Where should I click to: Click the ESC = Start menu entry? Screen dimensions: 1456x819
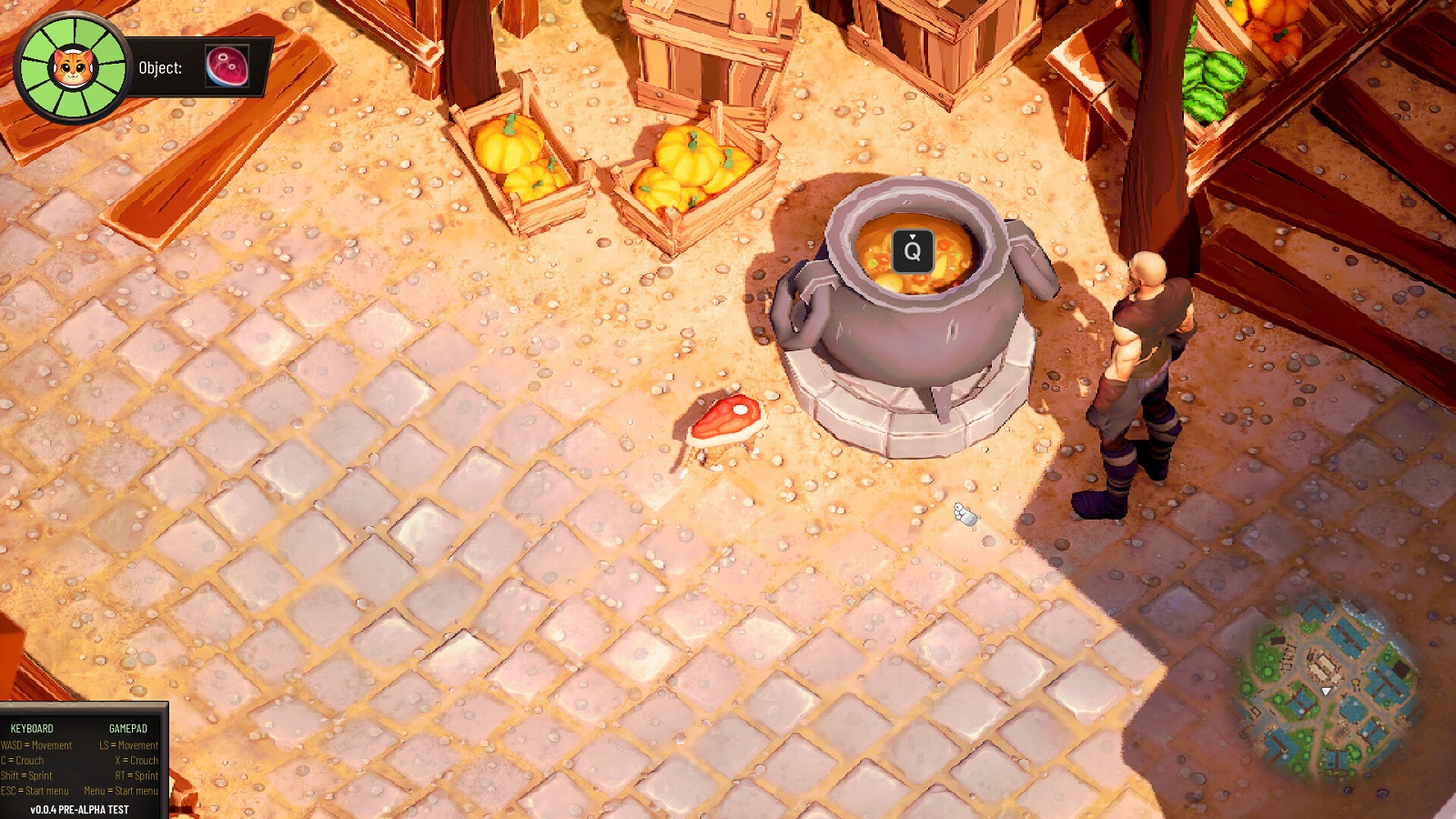35,791
